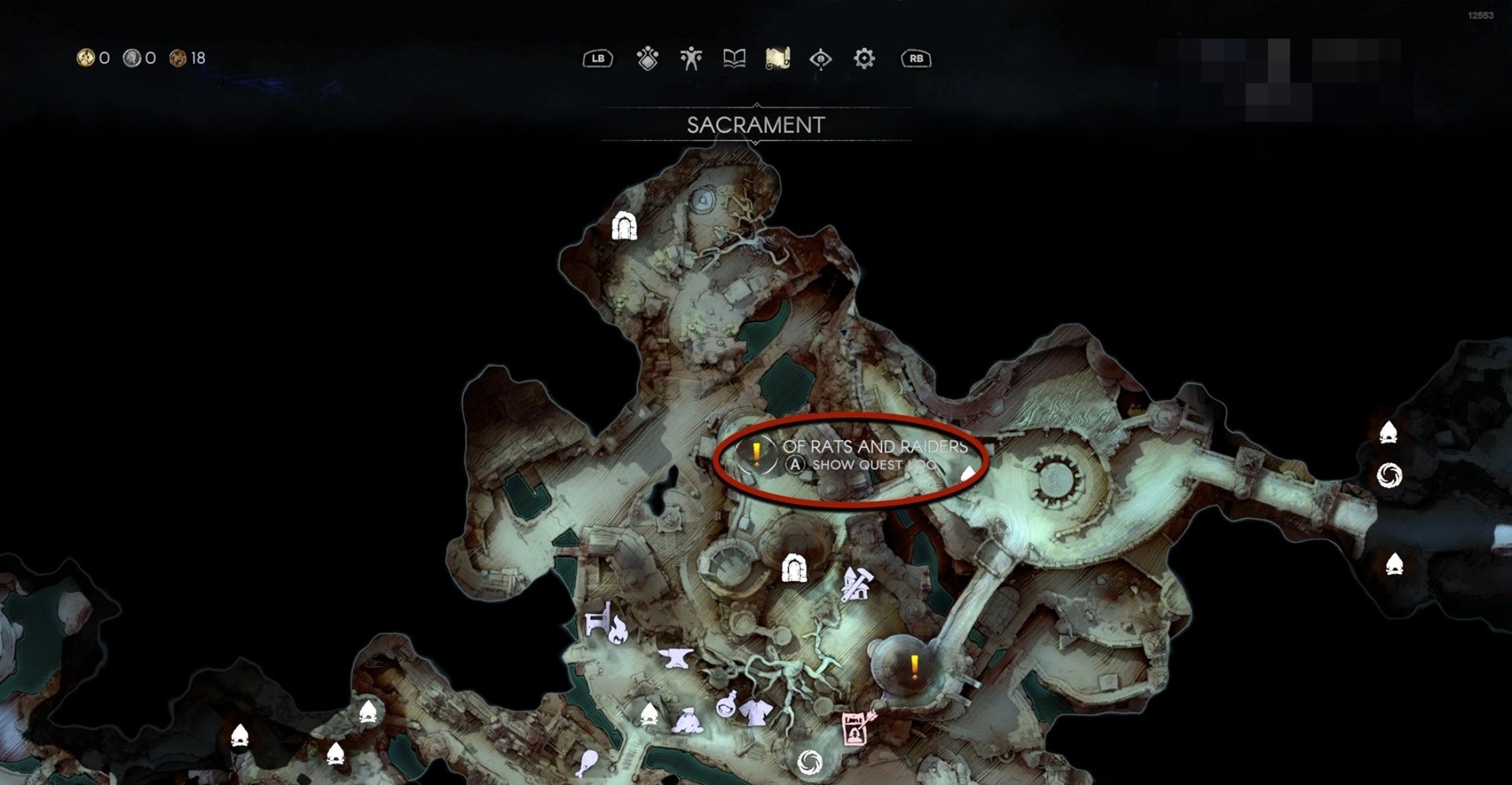Click the pink bounty poster marker
This screenshot has height=785, width=1512.
(x=856, y=728)
